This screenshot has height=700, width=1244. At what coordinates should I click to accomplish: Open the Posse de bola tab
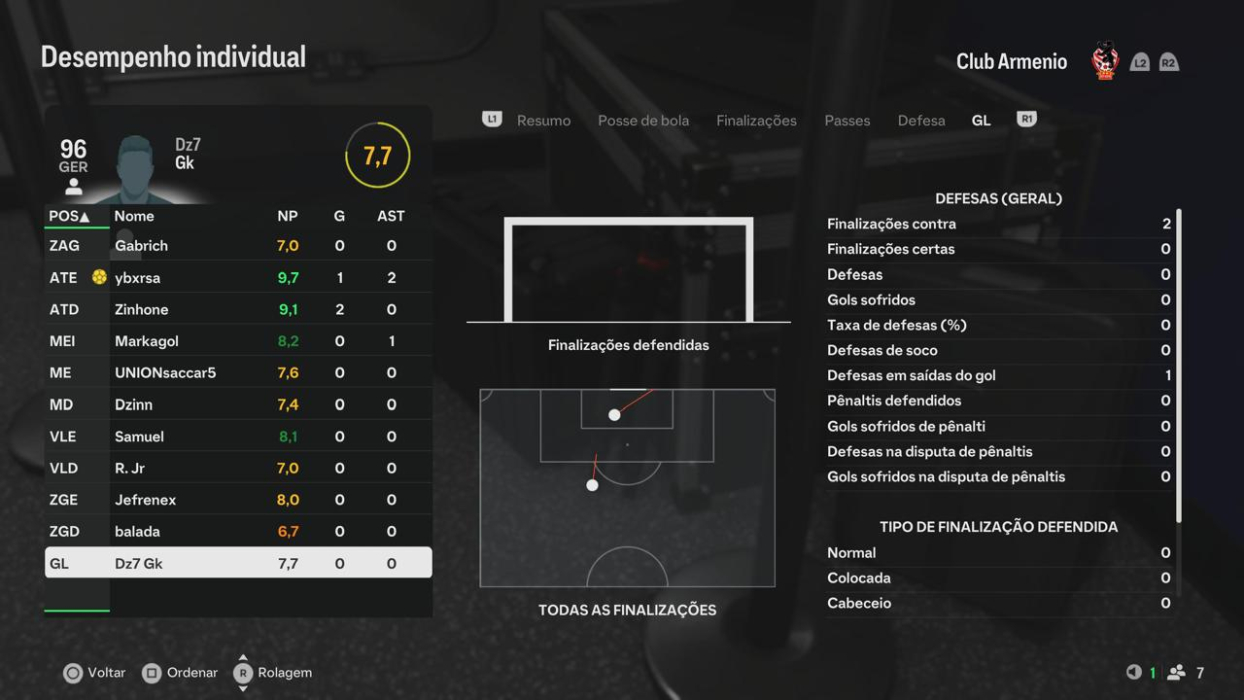pos(643,121)
